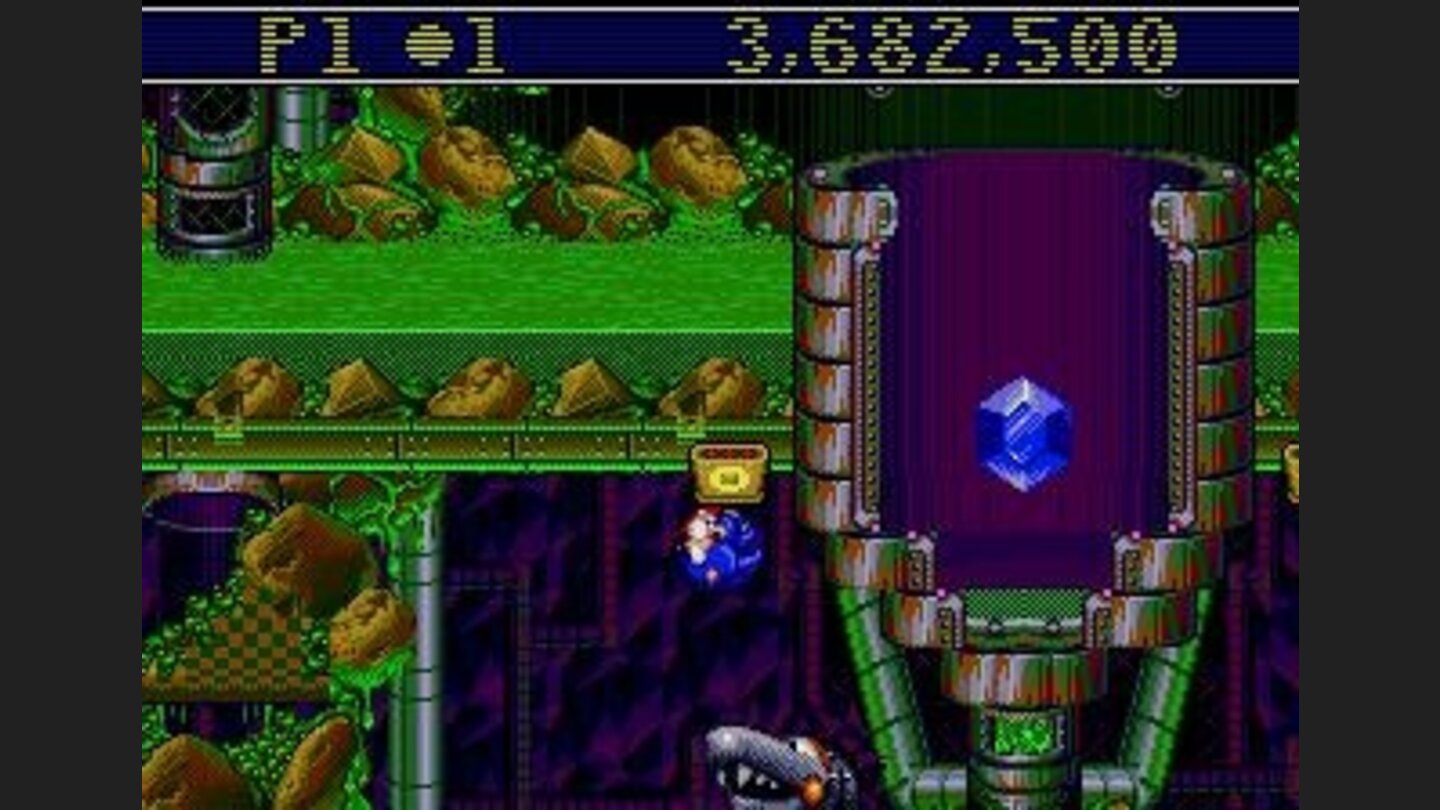Click the ball count number beside the orb
Viewport: 1440px width, 810px height.
point(483,44)
